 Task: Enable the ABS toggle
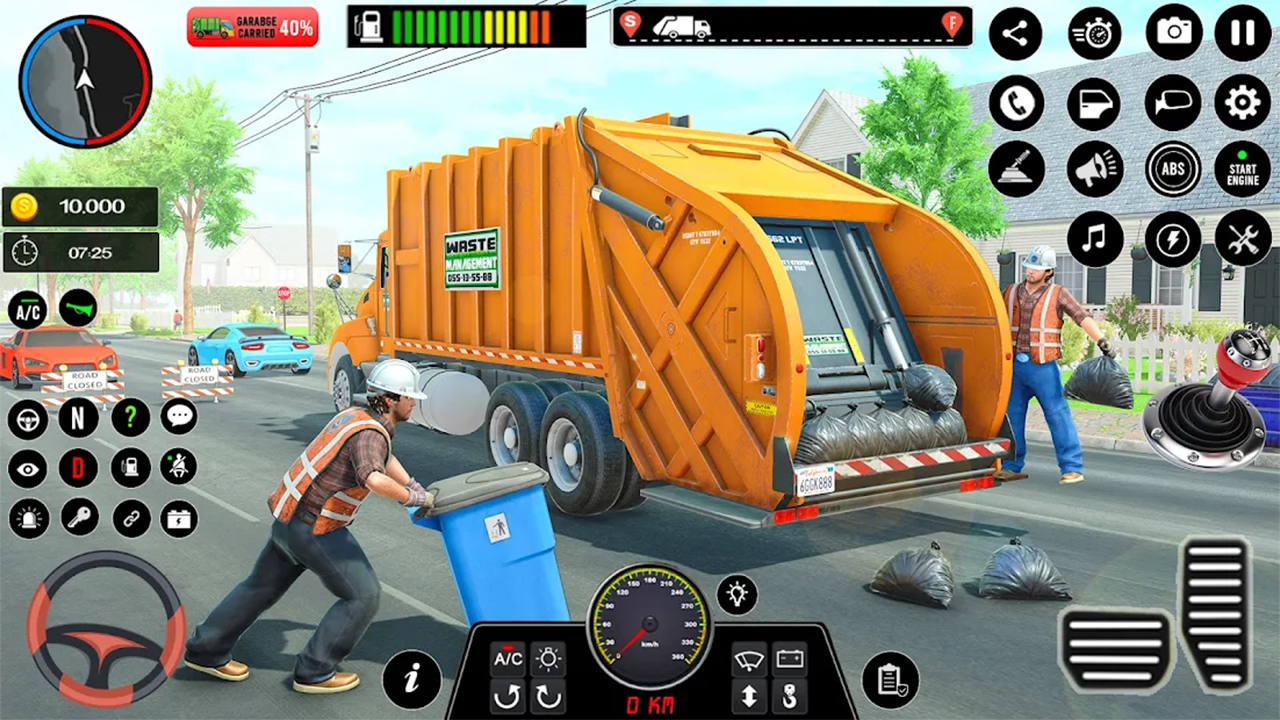coord(1173,168)
